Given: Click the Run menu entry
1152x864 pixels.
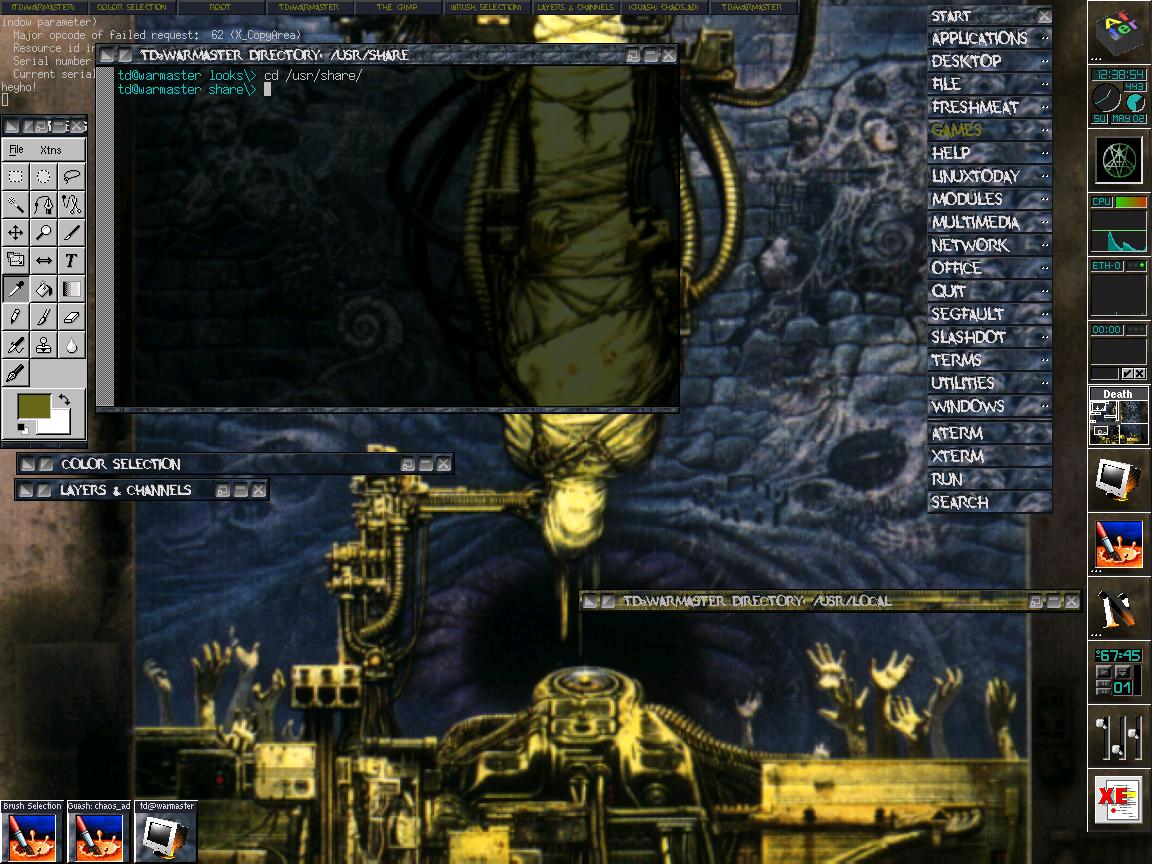Looking at the screenshot, I should pyautogui.click(x=947, y=479).
